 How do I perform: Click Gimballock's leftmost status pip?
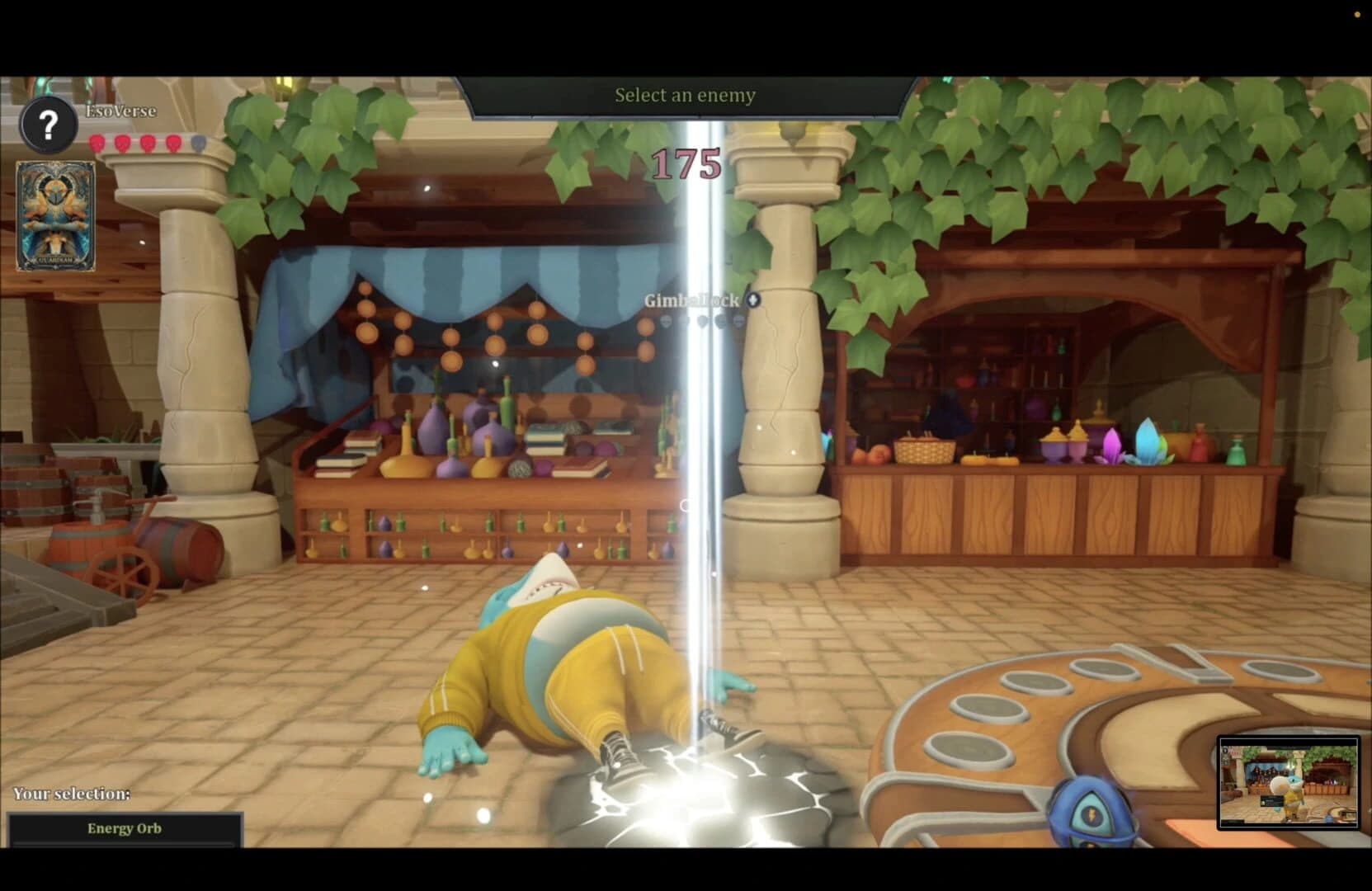click(x=666, y=322)
